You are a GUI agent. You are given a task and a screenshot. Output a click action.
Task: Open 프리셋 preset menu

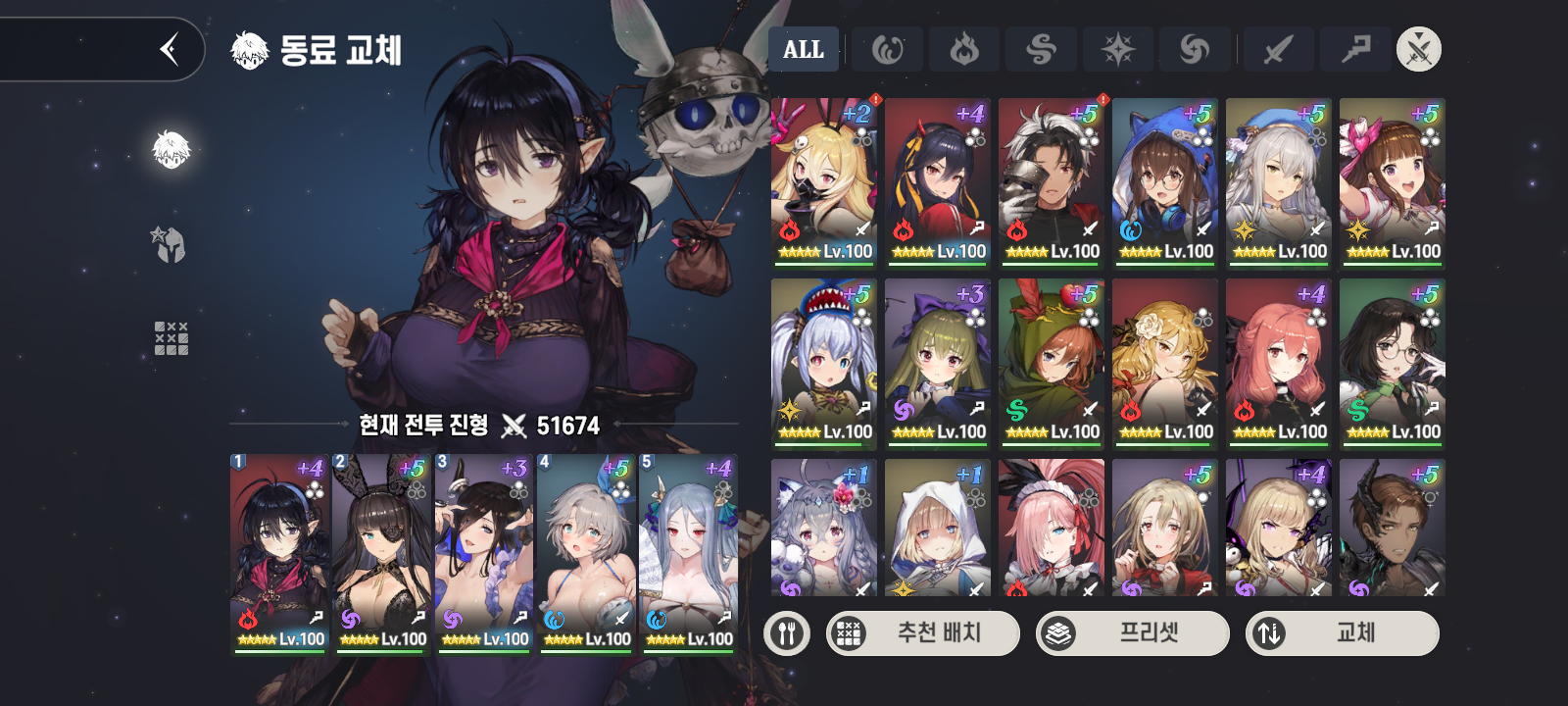(1132, 633)
